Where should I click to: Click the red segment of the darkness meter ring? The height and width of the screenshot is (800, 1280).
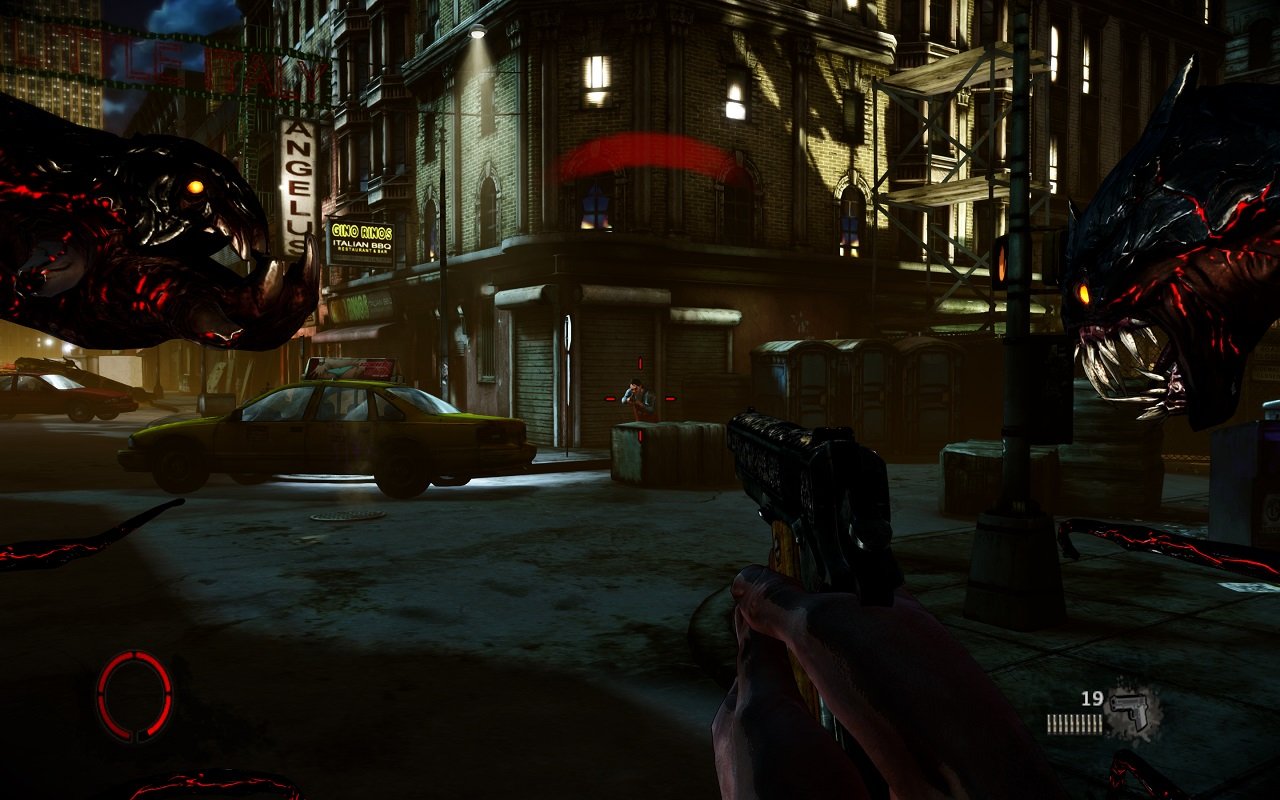(112, 668)
